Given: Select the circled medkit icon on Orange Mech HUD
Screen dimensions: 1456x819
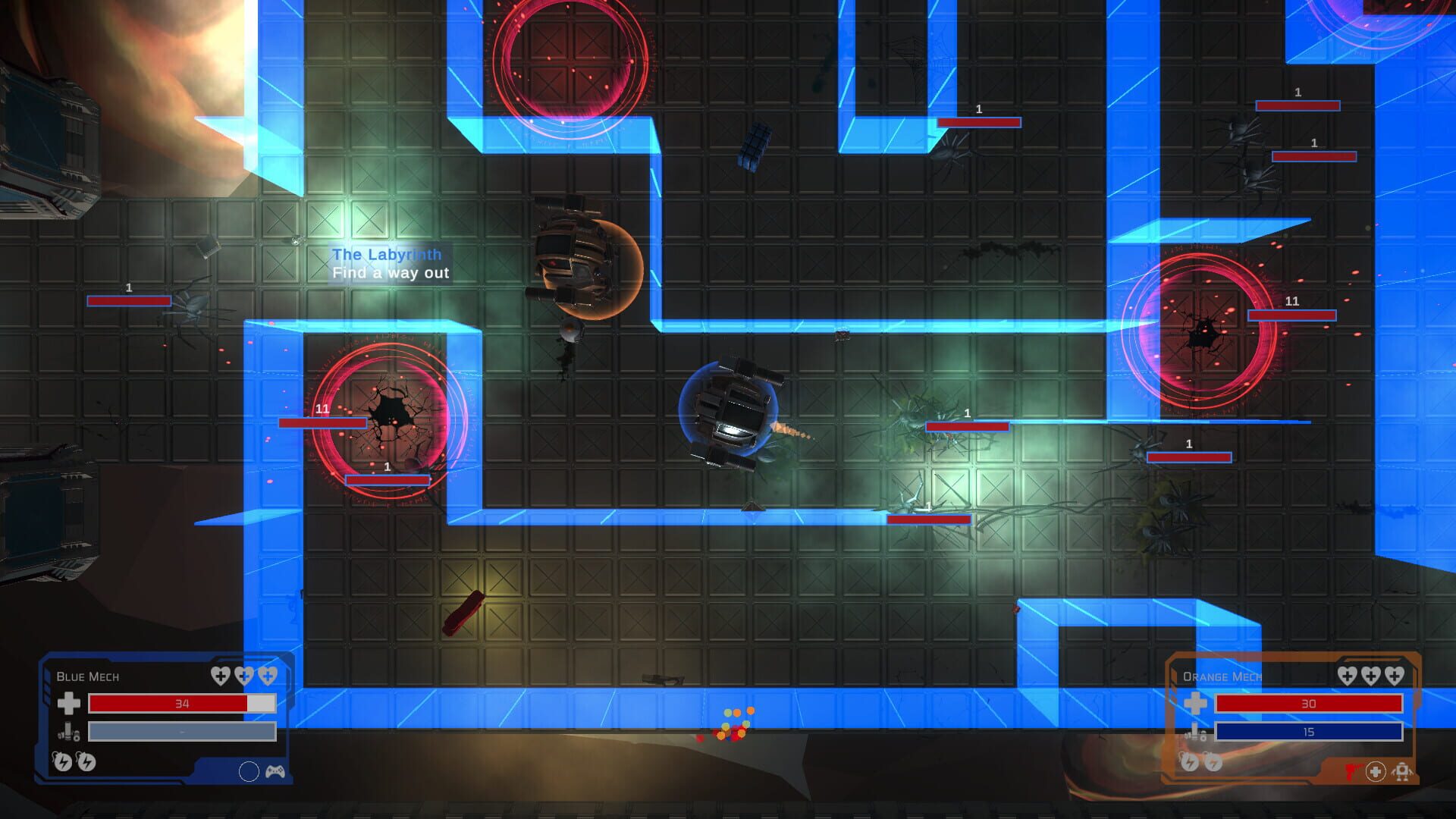Looking at the screenshot, I should click(x=1375, y=772).
